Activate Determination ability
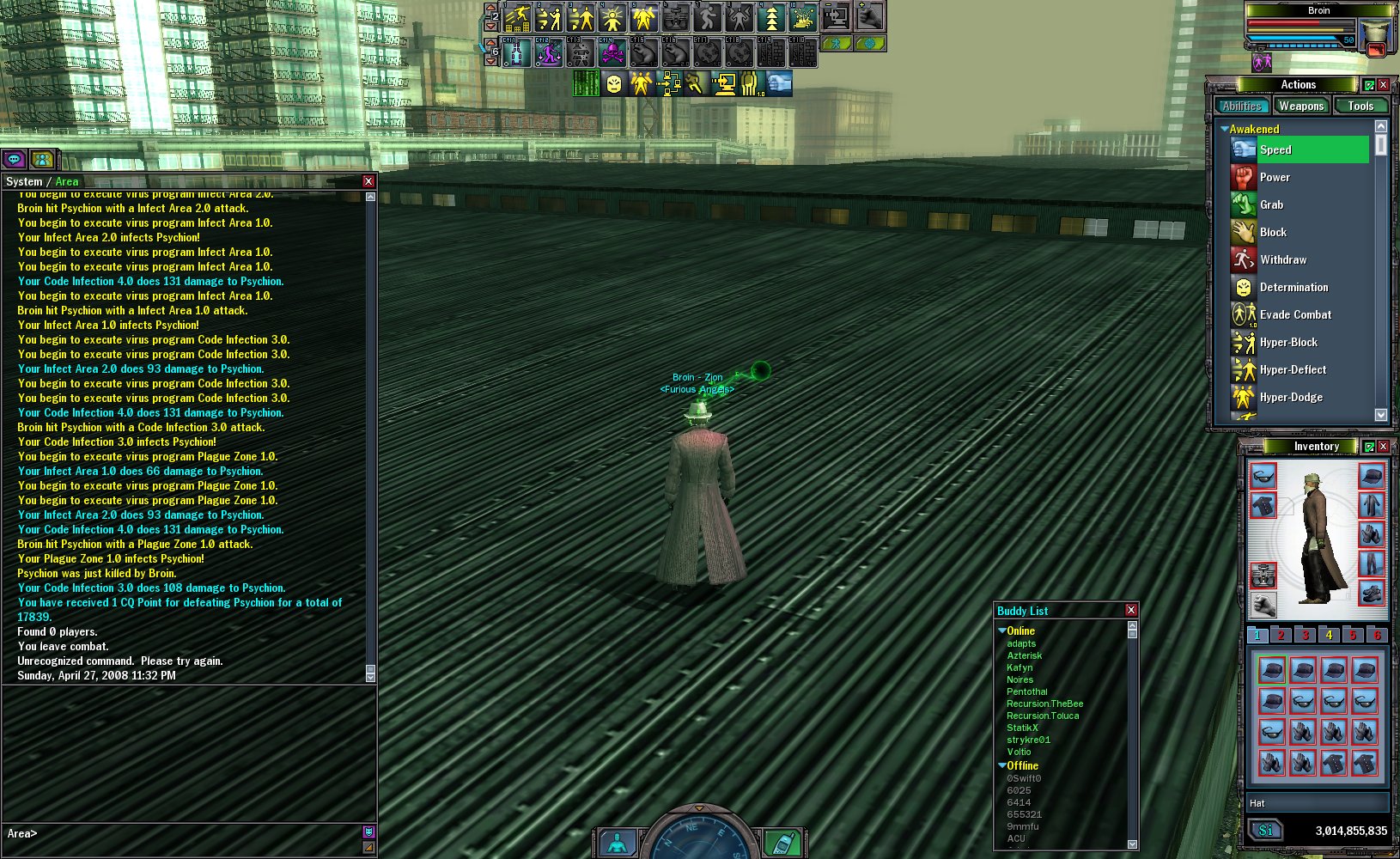 point(1293,287)
